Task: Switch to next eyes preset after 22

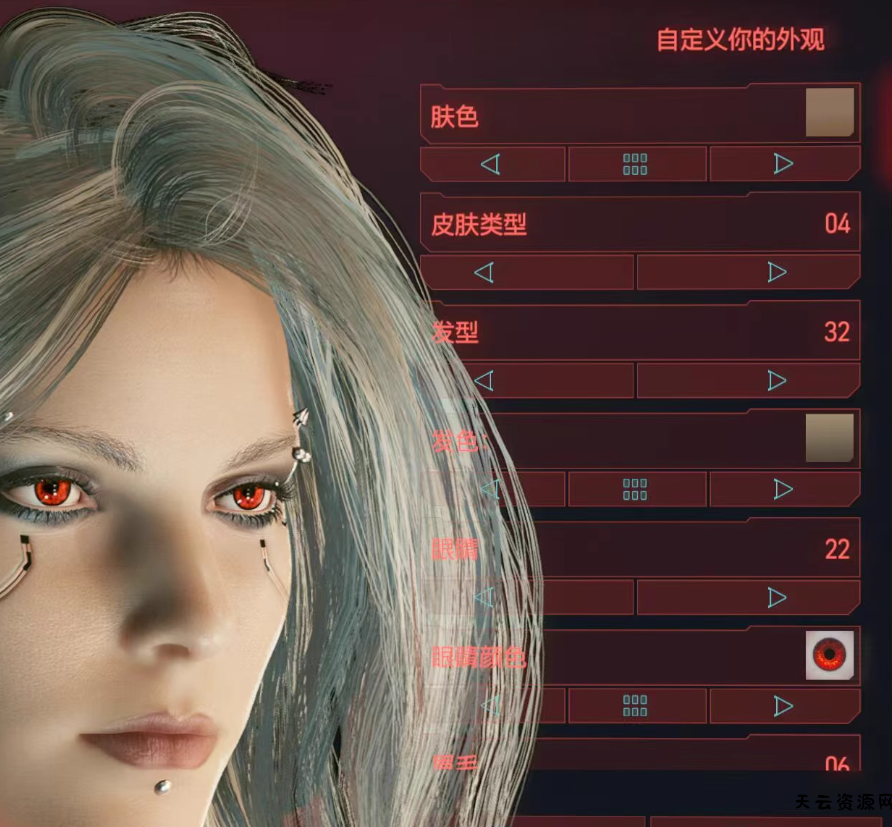Action: (776, 597)
